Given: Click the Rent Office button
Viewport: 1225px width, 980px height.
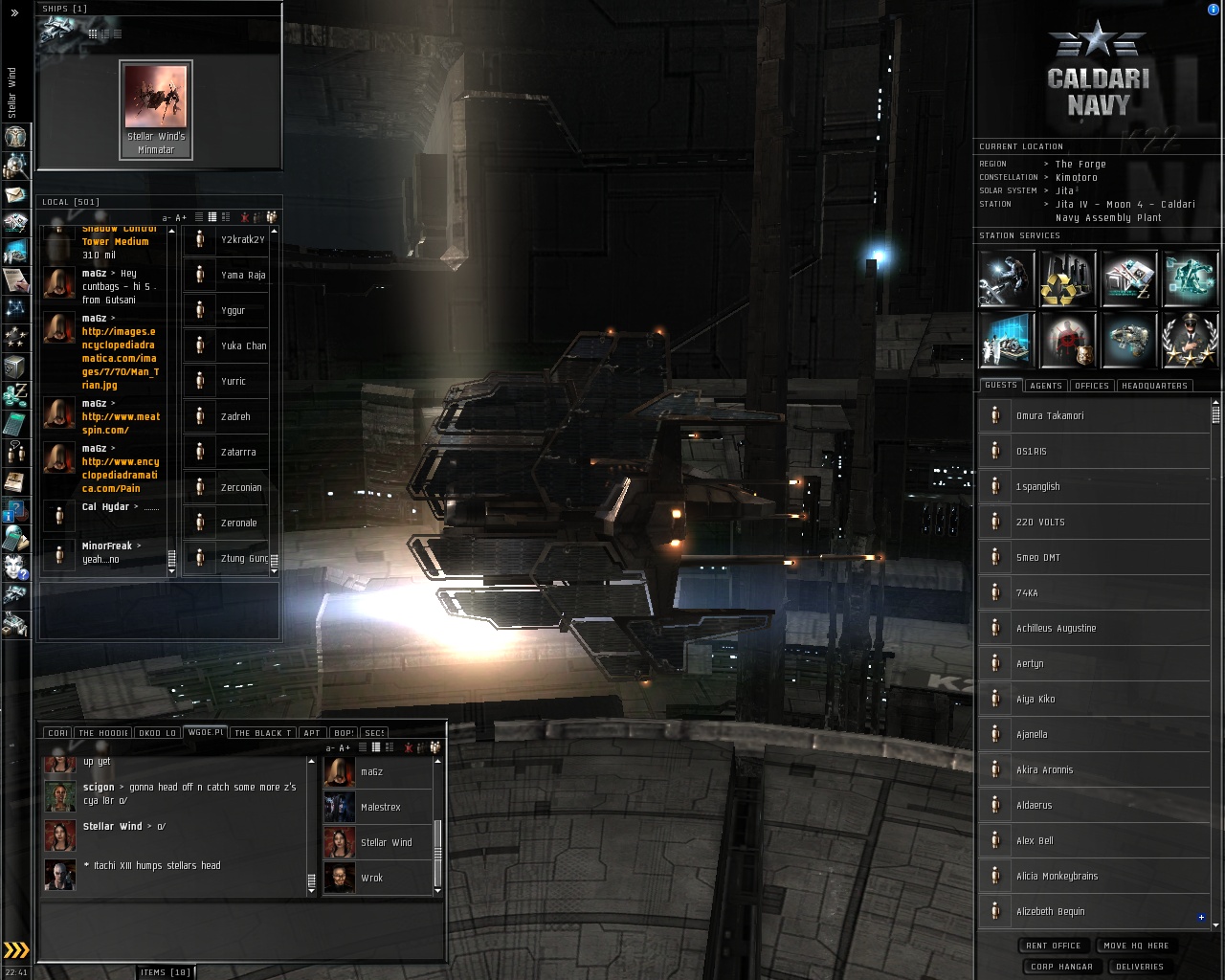Looking at the screenshot, I should (1053, 946).
